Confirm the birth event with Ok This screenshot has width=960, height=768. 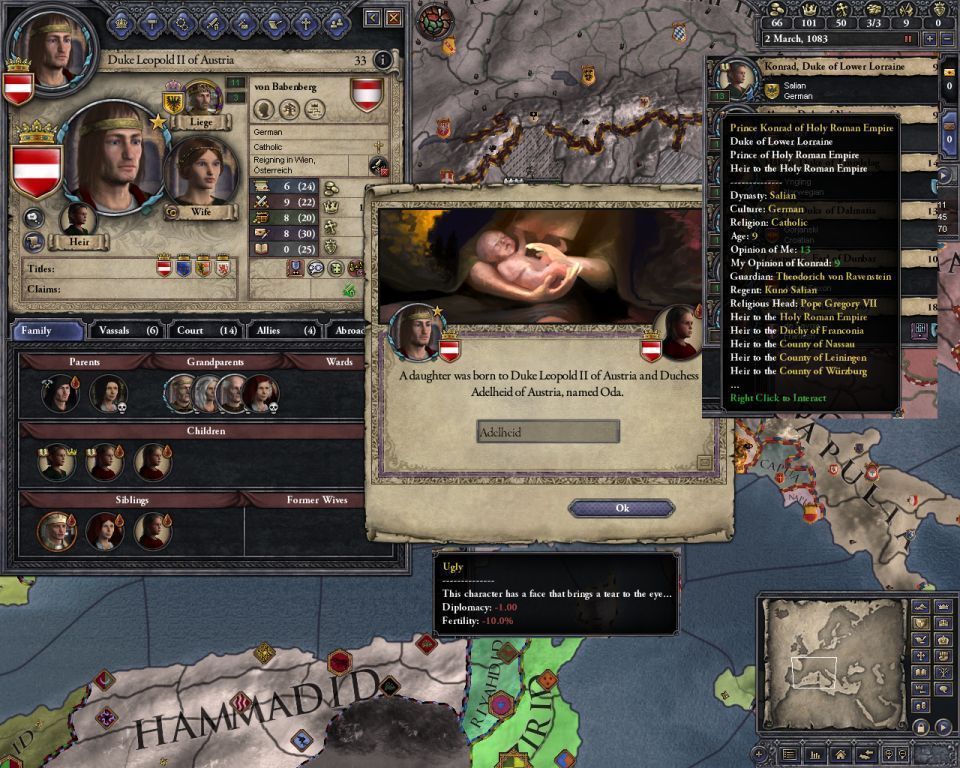621,508
